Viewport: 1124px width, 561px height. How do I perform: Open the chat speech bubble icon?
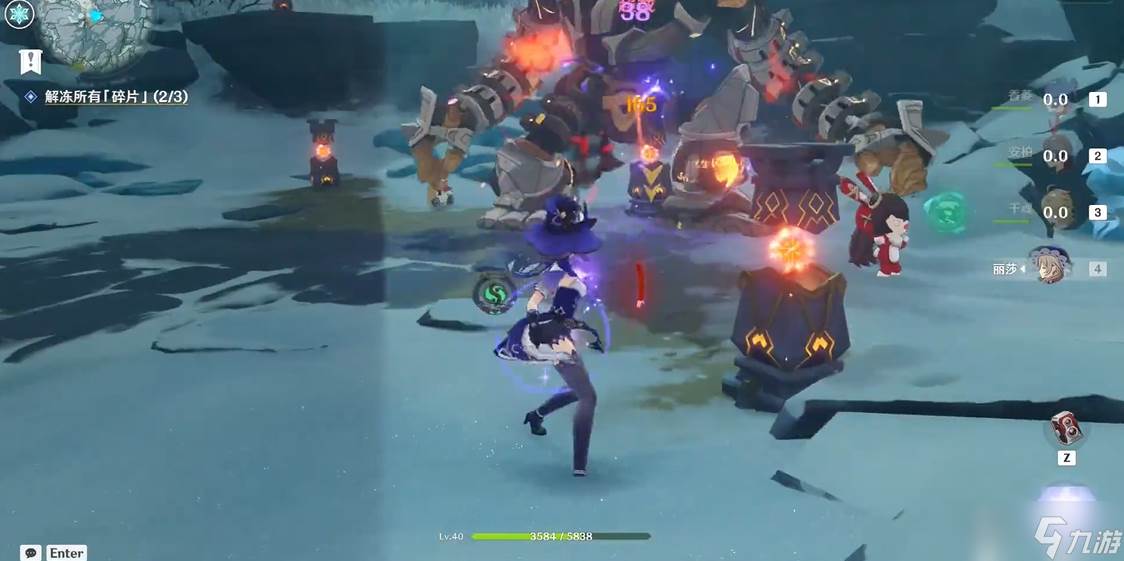30,553
